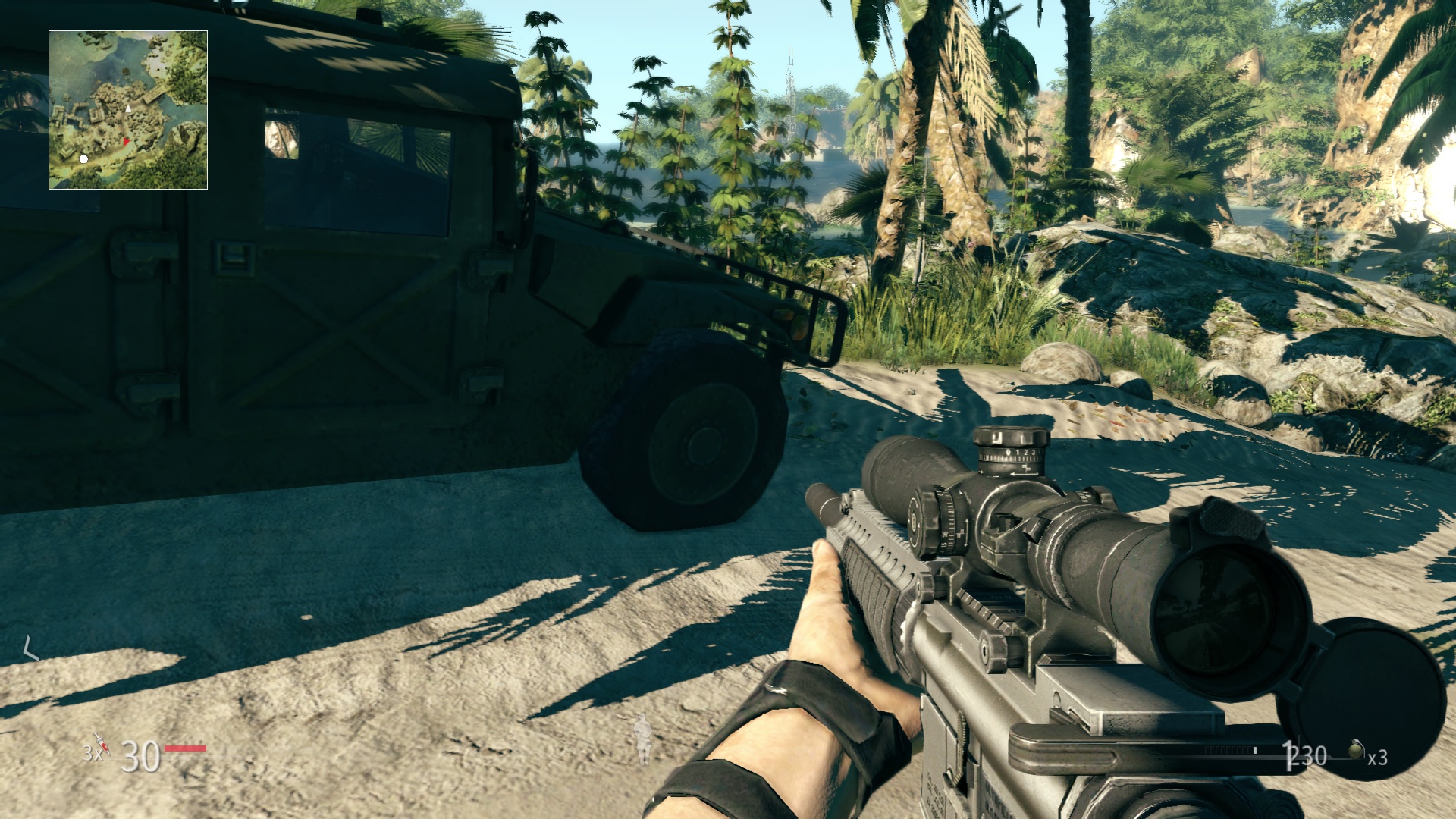Click the red arrow marker on the minimap

(126, 142)
